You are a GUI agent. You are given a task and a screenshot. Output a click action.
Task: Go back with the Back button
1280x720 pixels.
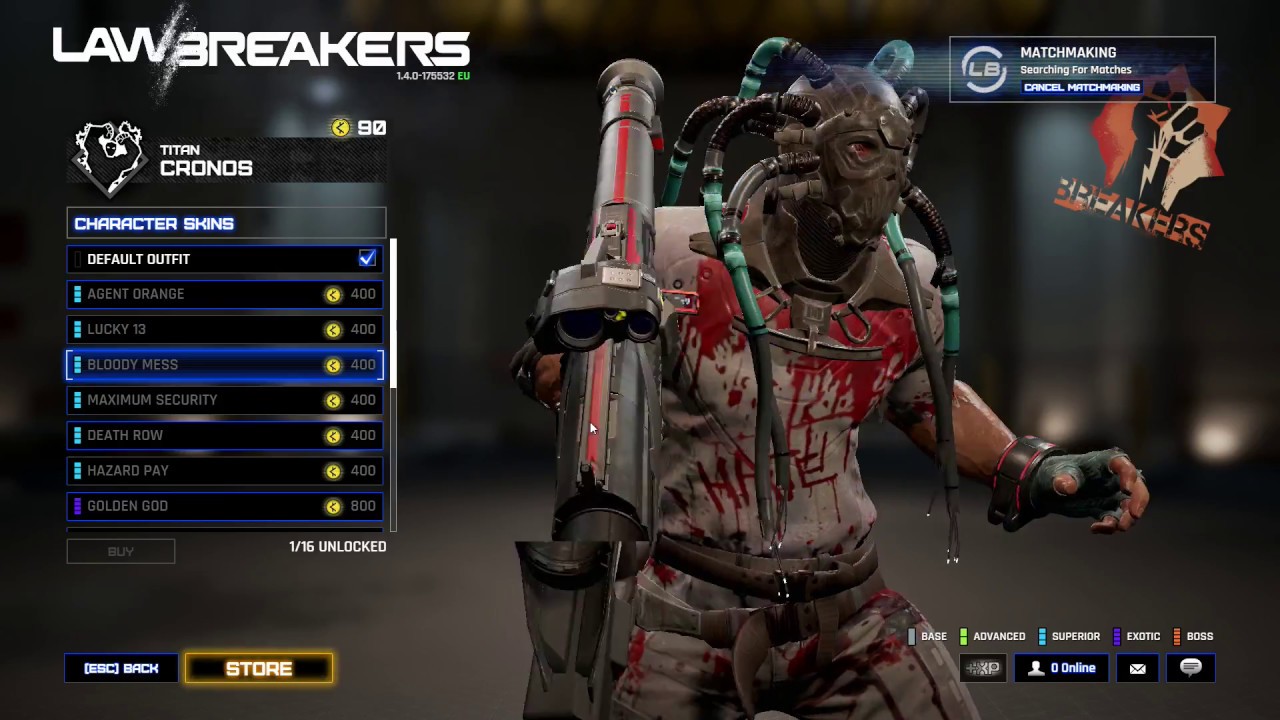point(121,668)
